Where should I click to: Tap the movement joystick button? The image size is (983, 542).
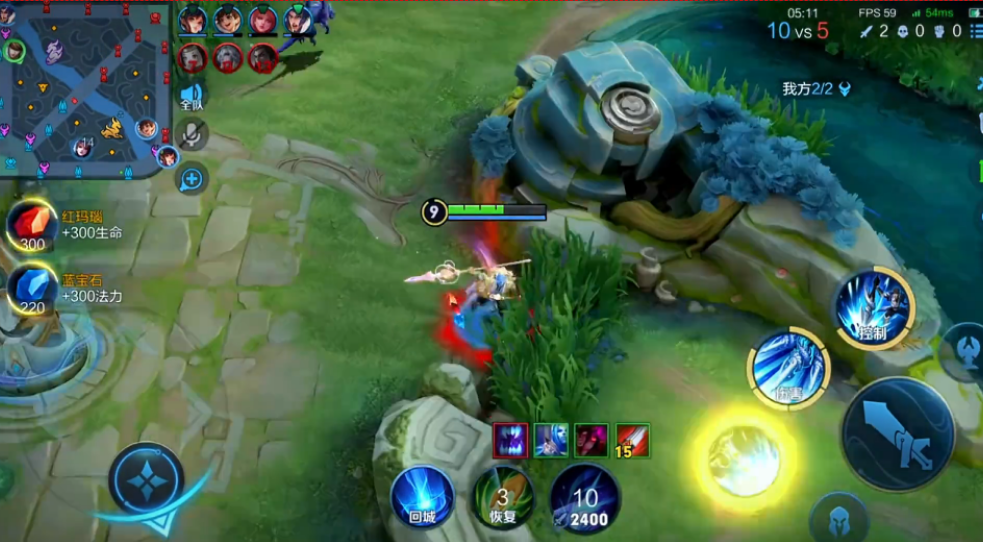pos(146,479)
